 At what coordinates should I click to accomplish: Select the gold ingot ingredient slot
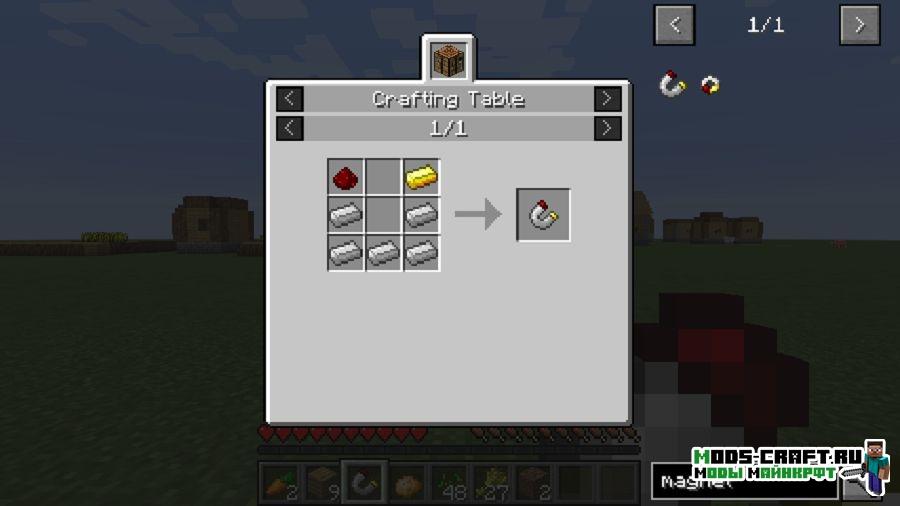[422, 177]
